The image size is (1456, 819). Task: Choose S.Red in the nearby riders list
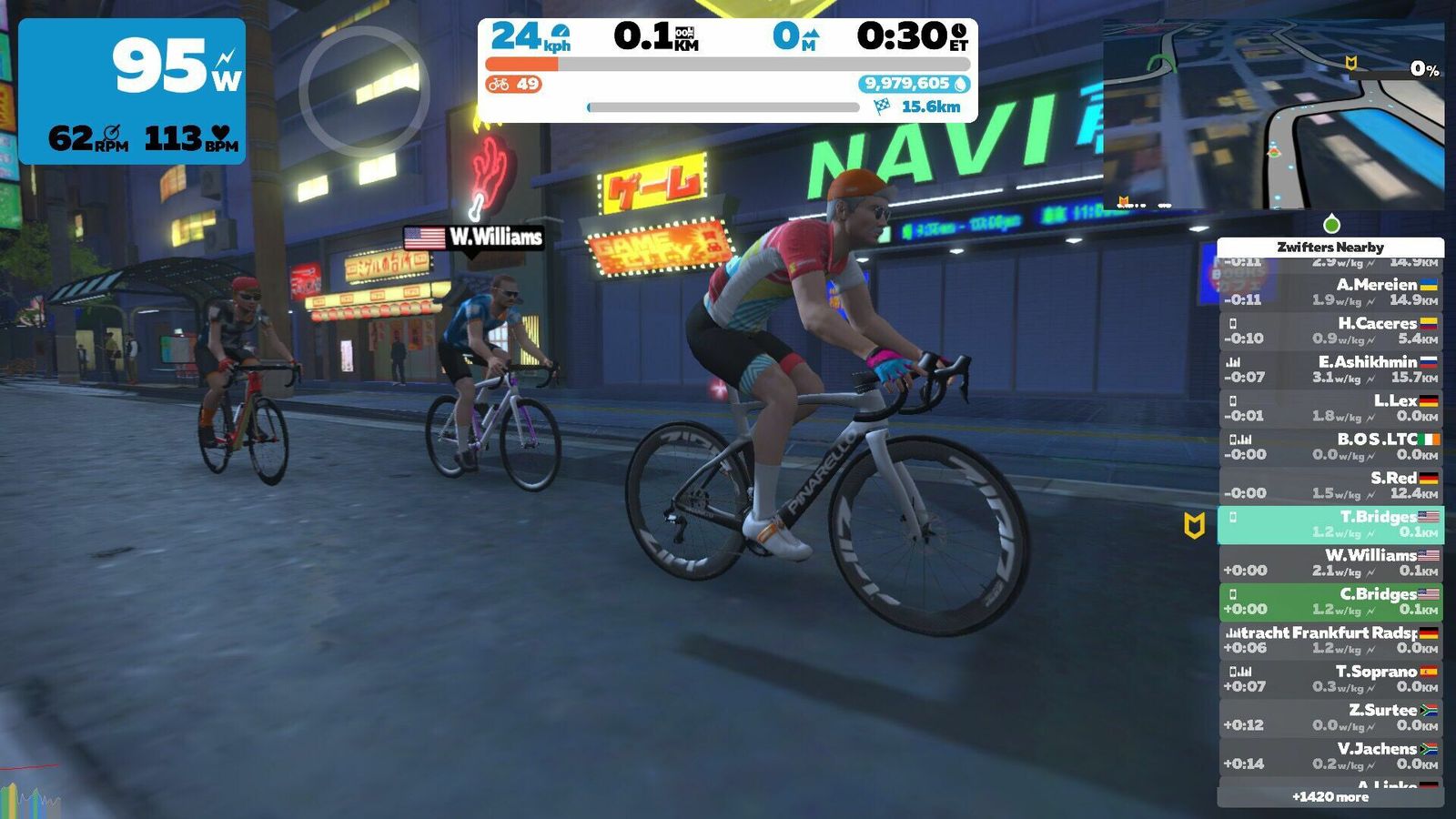click(x=1330, y=485)
